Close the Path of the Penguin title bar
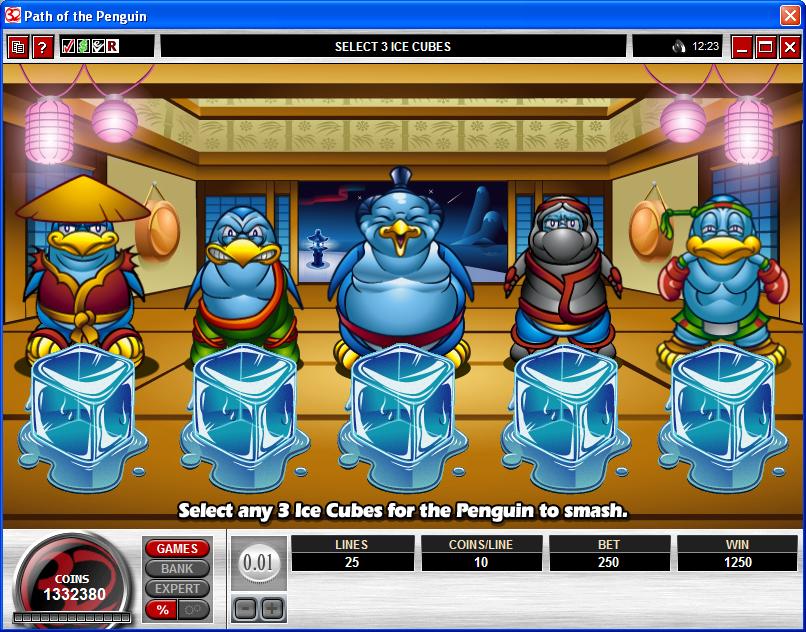 click(x=789, y=14)
